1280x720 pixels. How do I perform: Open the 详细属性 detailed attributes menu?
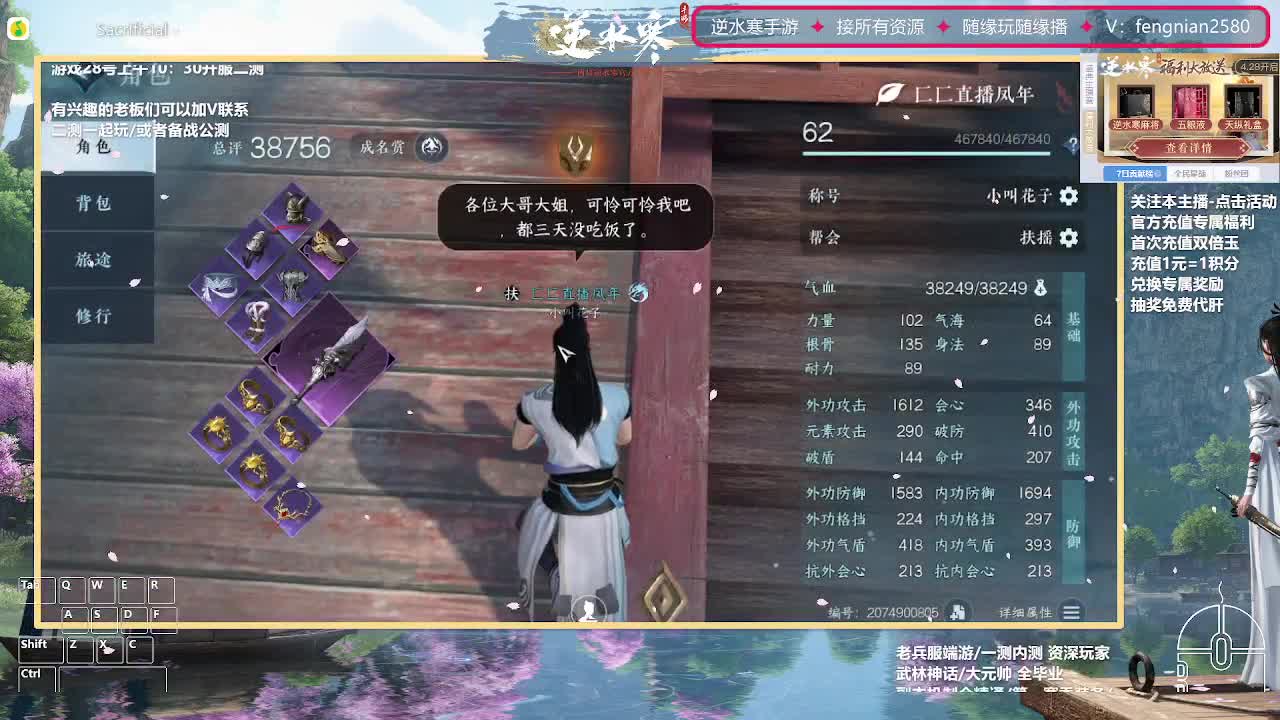(x=1072, y=612)
